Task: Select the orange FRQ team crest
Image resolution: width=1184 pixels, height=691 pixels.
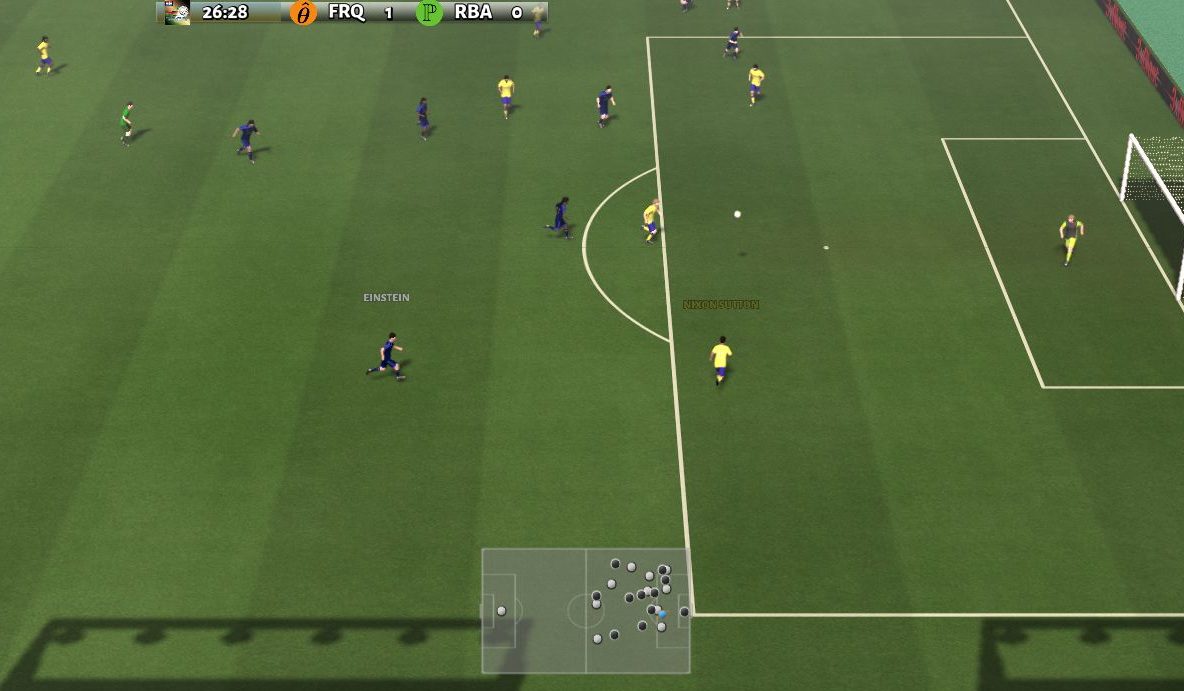Action: [302, 13]
